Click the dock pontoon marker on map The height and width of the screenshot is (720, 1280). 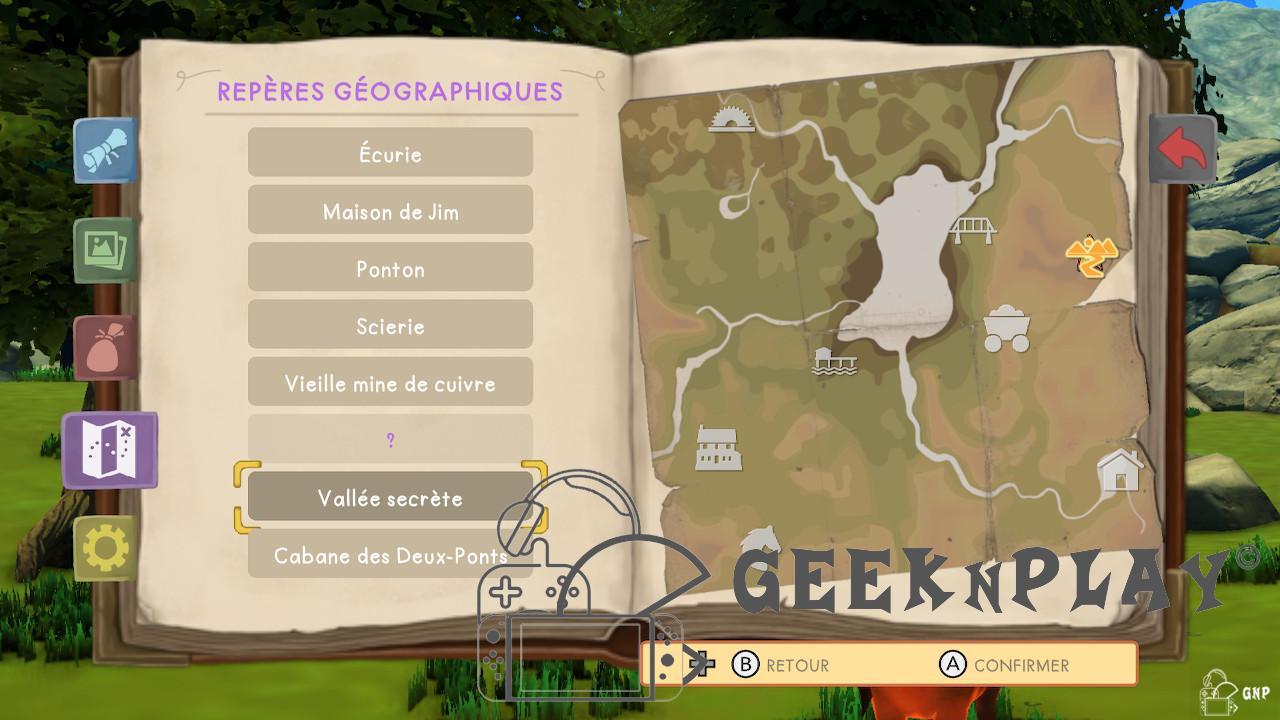(x=834, y=360)
